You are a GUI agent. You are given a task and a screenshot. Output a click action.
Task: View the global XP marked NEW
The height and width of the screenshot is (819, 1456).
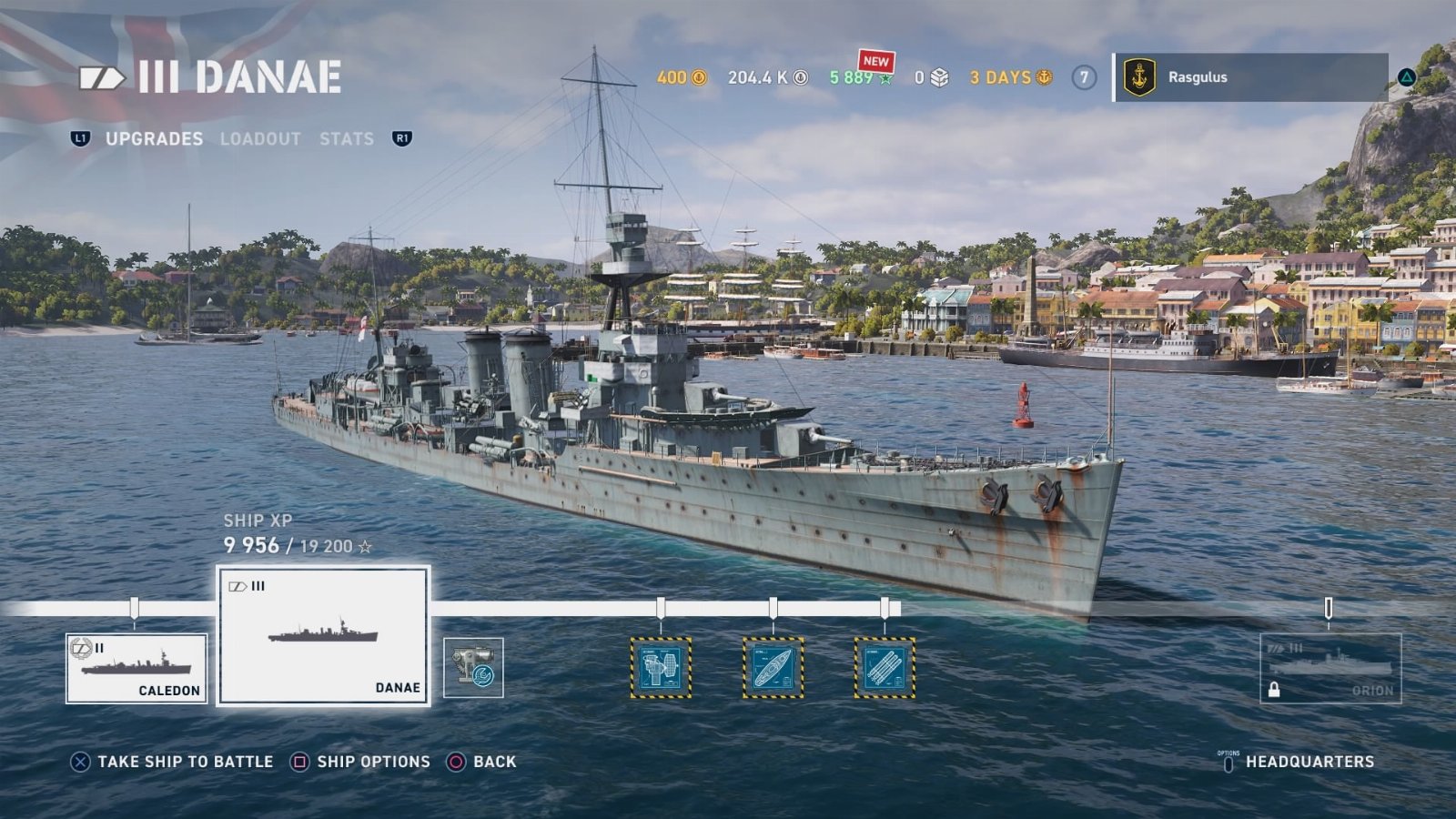pos(861,77)
